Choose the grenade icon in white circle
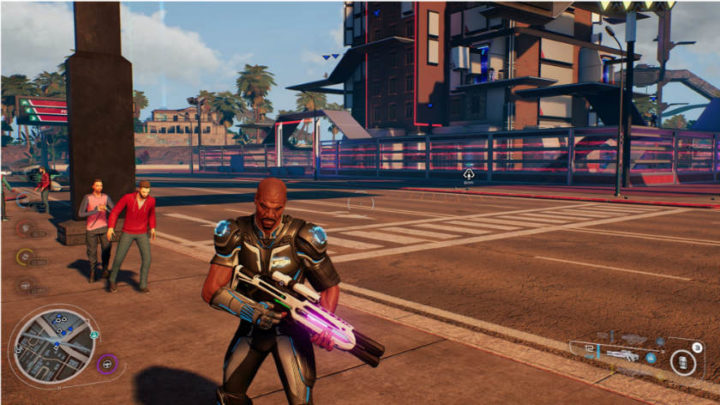The width and height of the screenshot is (720, 405). [x=684, y=362]
